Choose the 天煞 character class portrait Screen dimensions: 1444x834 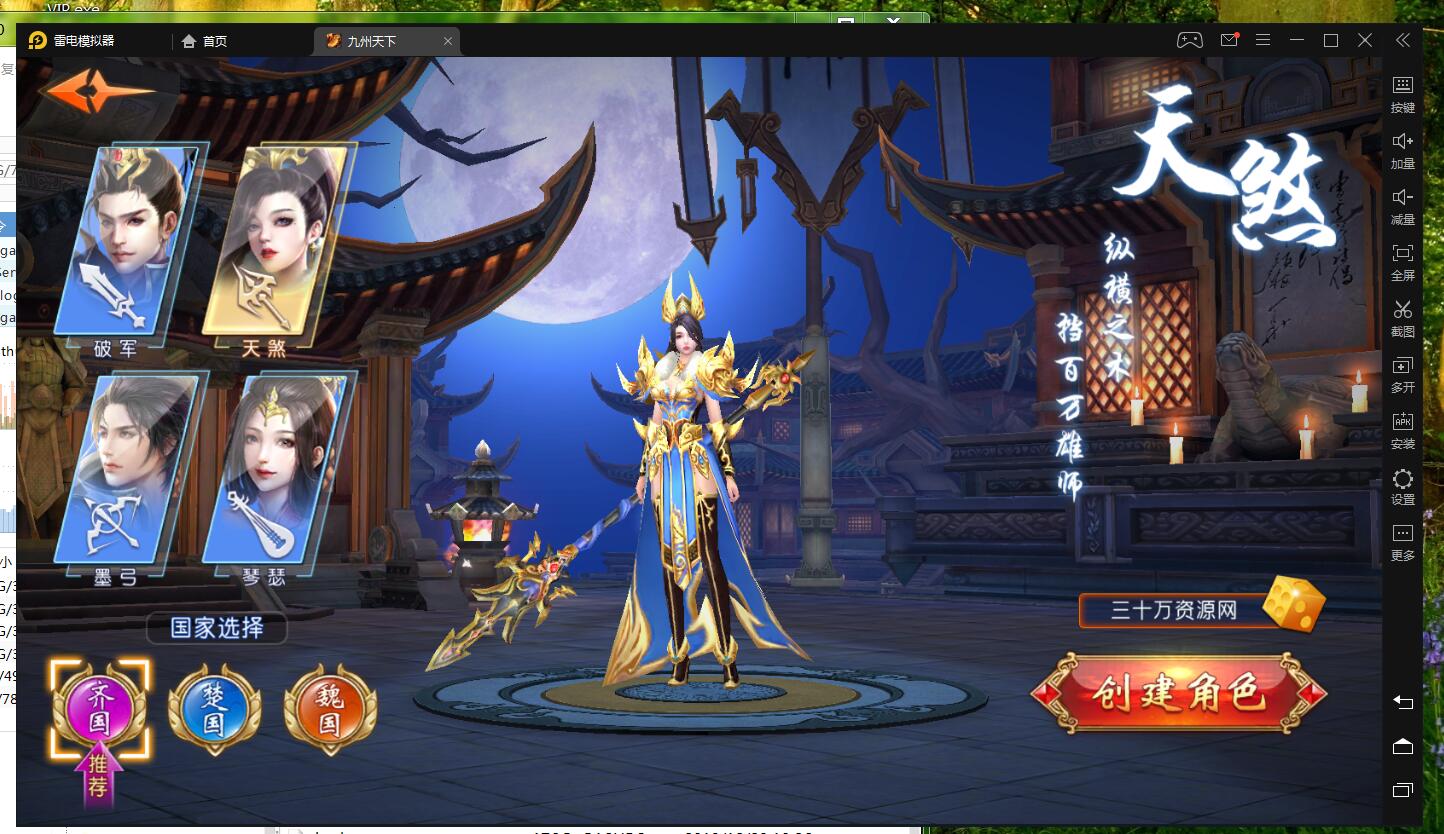(x=277, y=240)
